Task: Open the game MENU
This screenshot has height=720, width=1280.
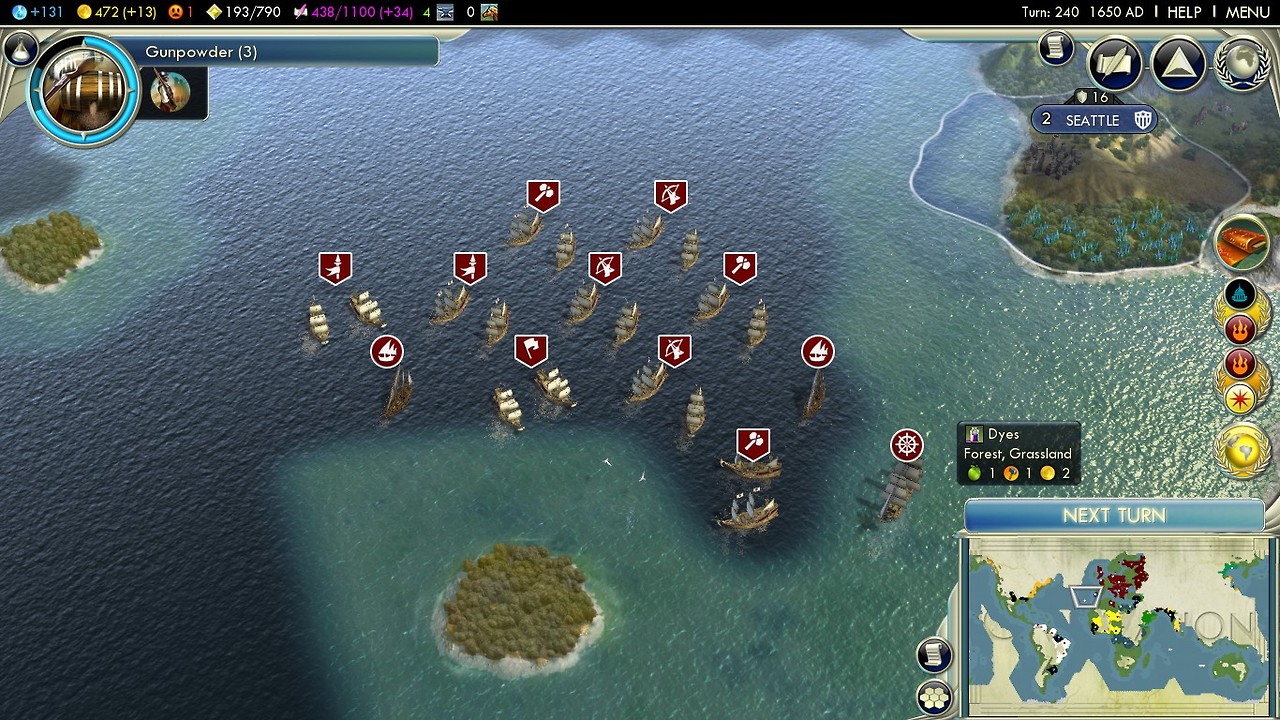Action: pos(1247,12)
